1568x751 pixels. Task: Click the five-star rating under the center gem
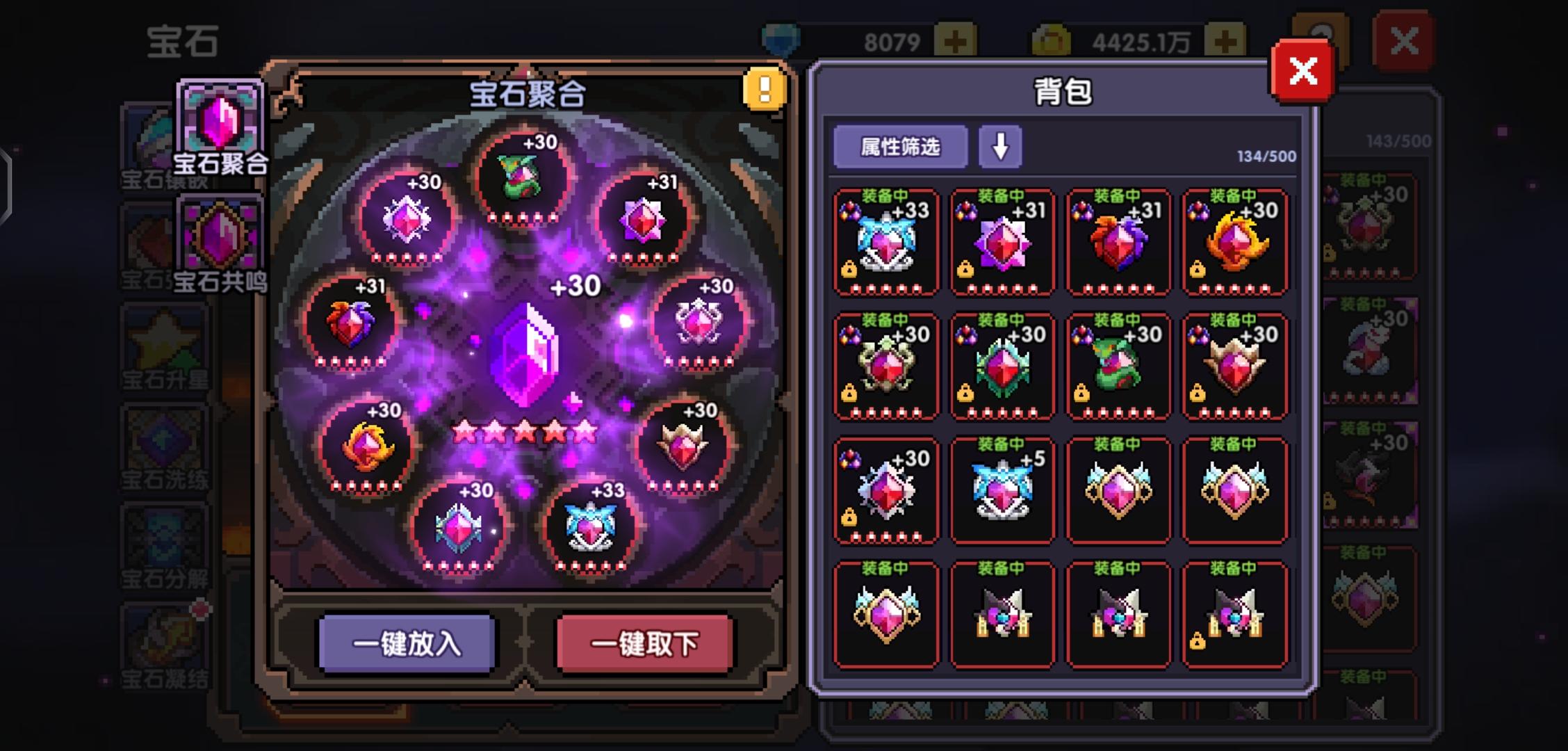[x=525, y=431]
